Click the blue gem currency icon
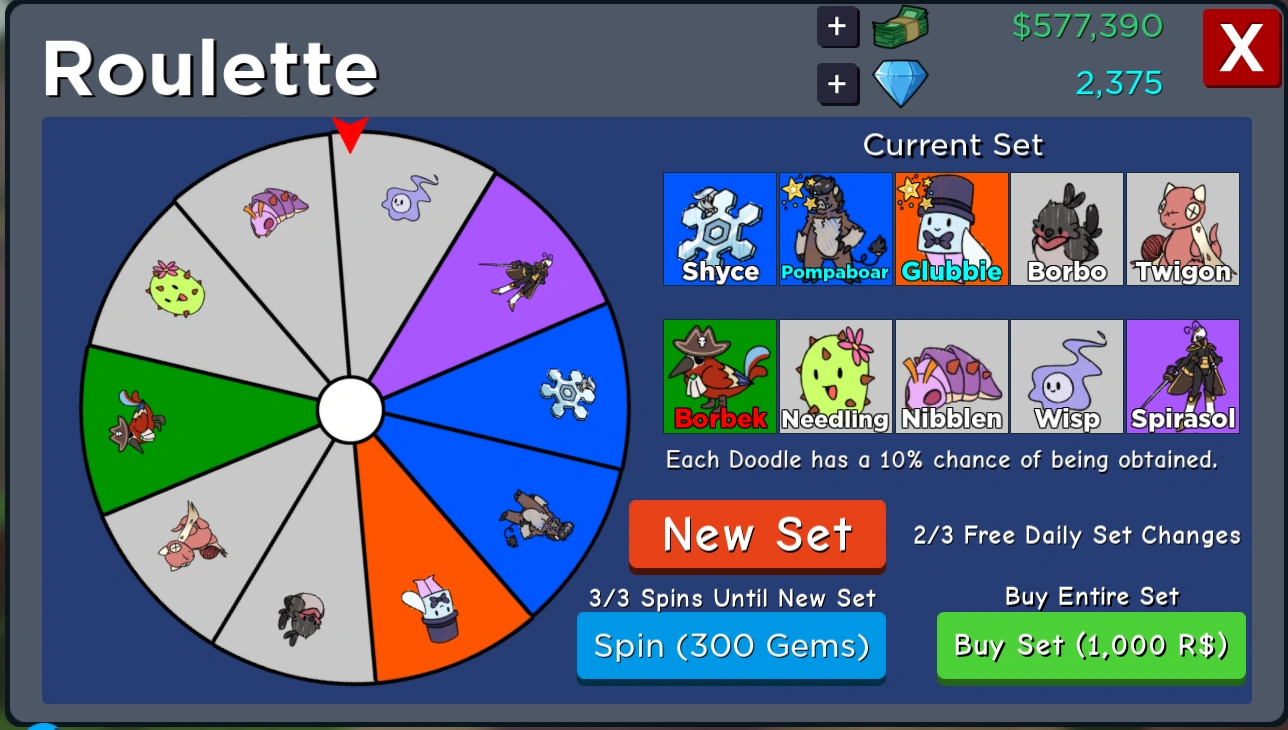The width and height of the screenshot is (1288, 730). [899, 84]
